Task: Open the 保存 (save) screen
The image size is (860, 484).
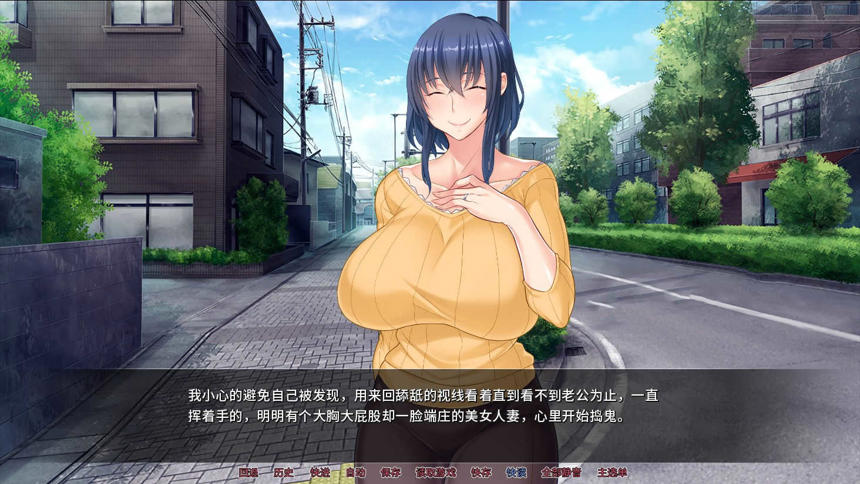Action: (391, 472)
